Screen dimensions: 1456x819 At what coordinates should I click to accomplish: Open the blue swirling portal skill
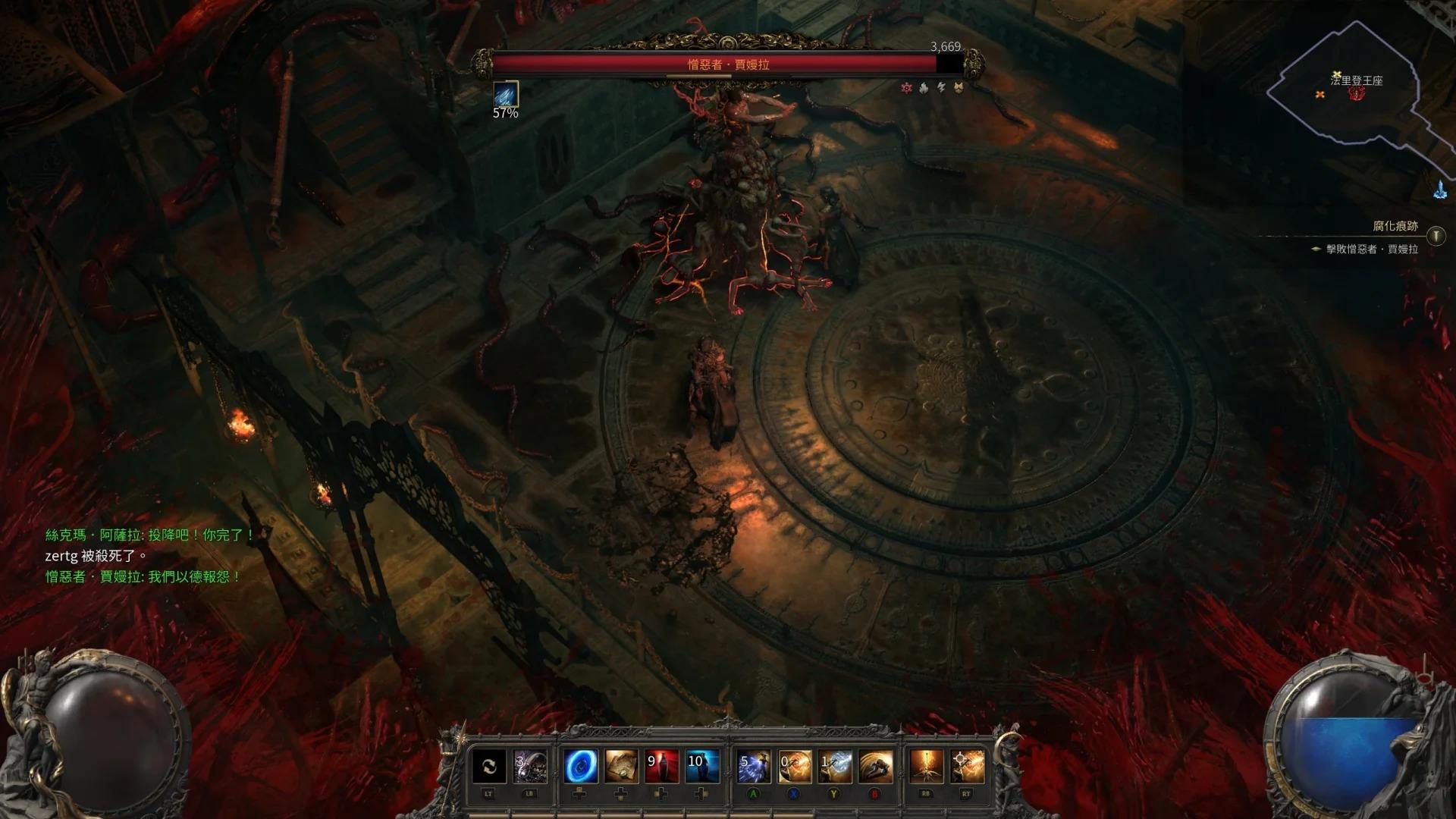tap(580, 767)
